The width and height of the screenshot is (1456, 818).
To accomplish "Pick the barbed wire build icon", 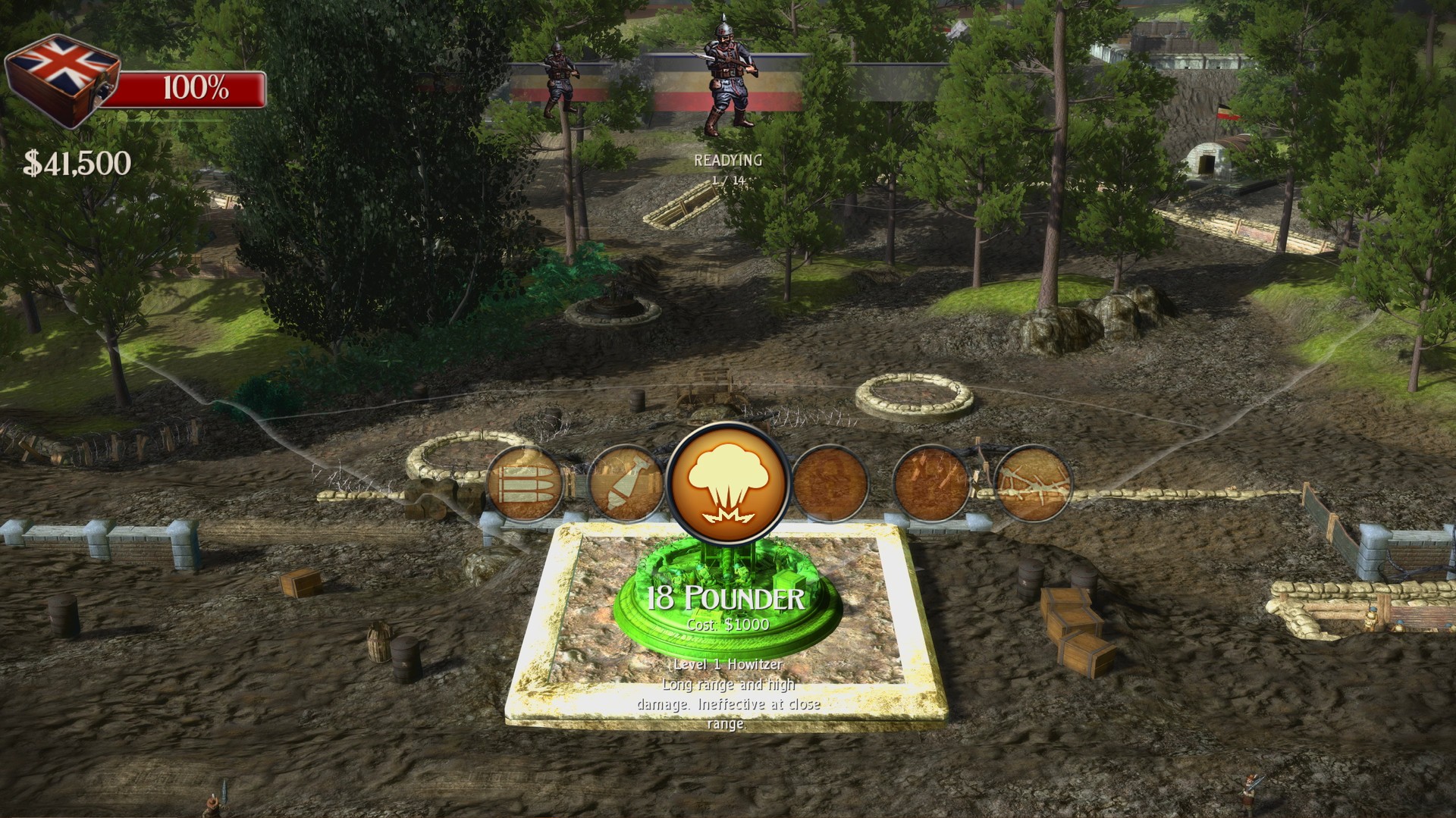I will [1033, 483].
